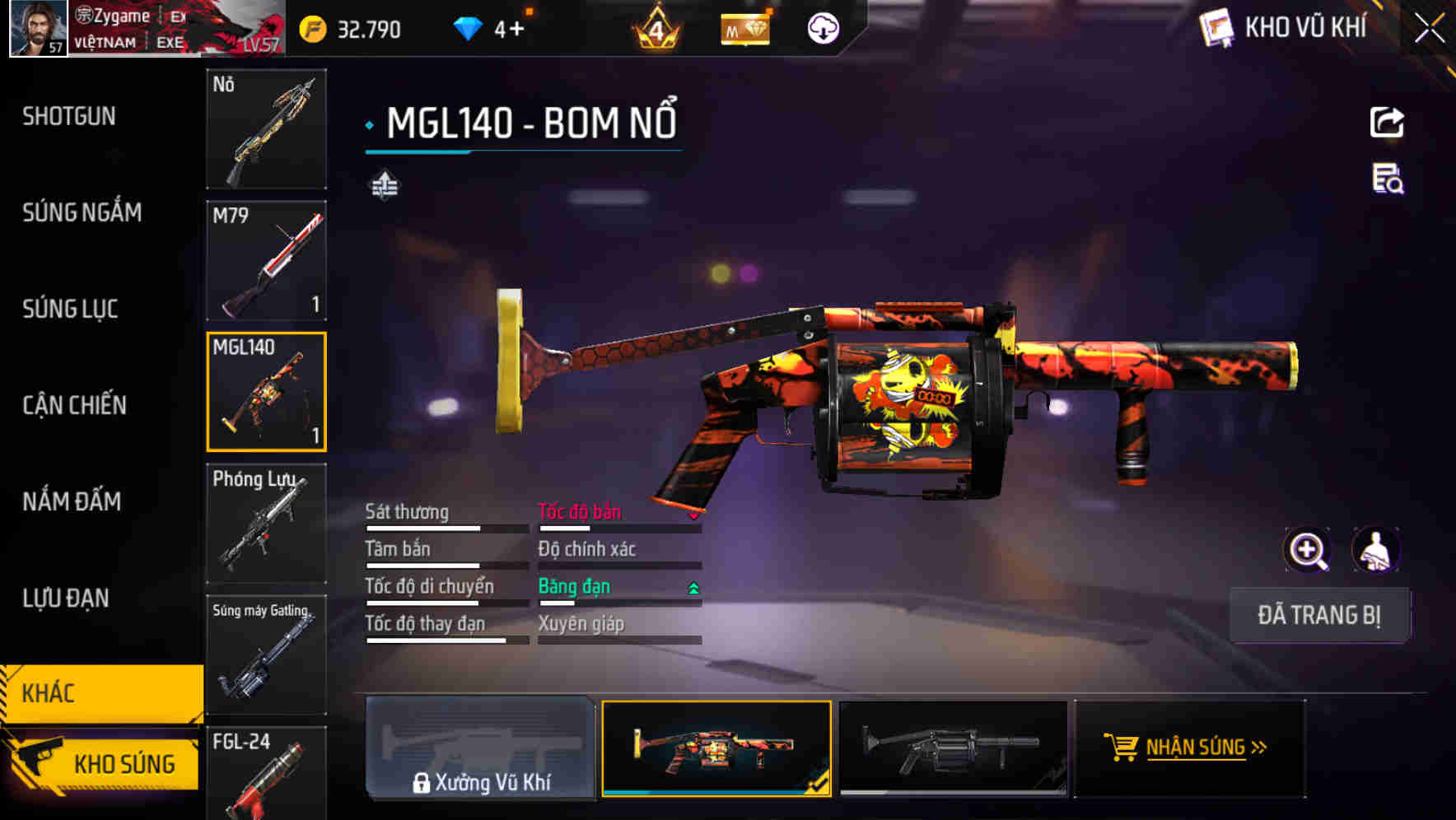Toggle the character preview icon

pyautogui.click(x=1374, y=550)
